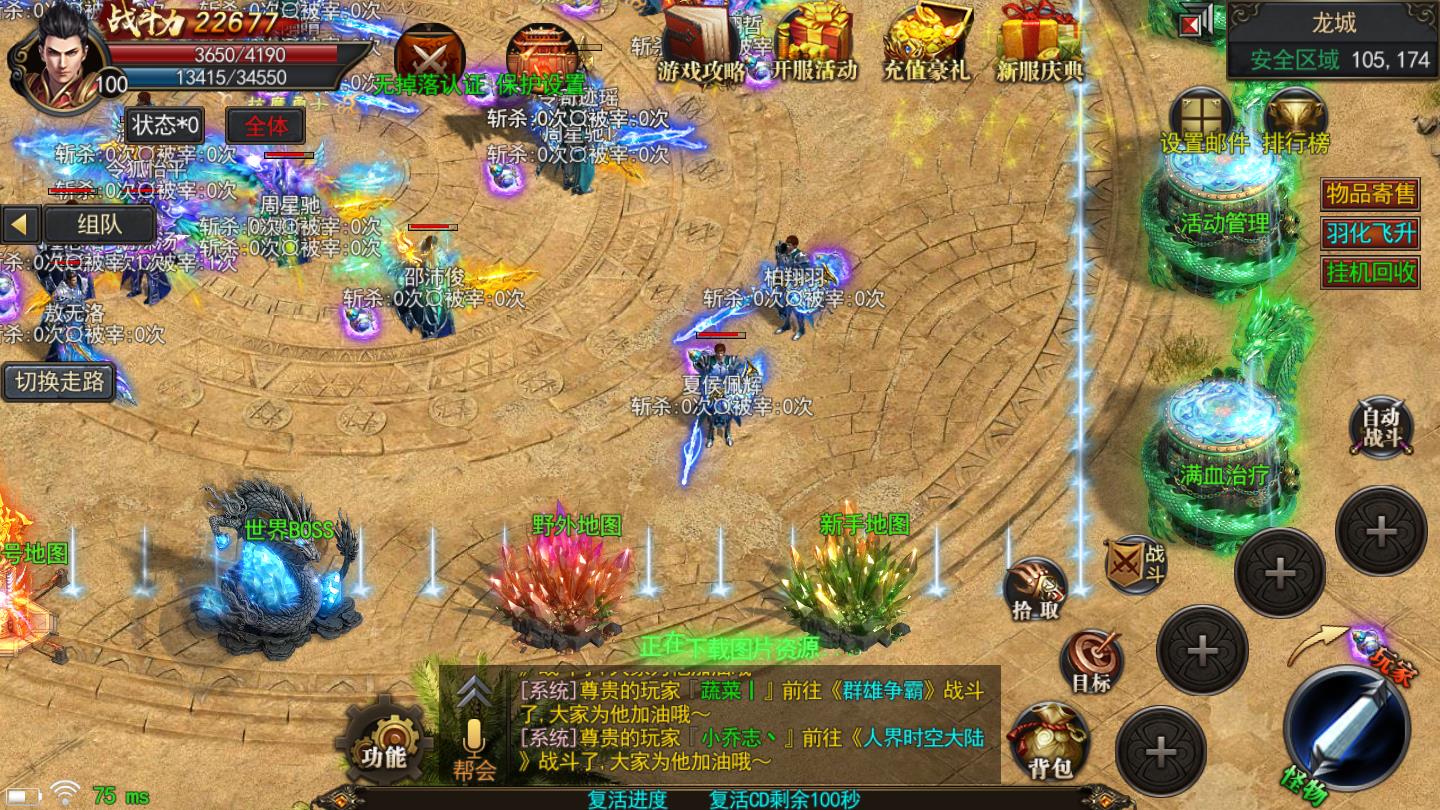This screenshot has width=1440, height=810.
Task: Collapse the 组队 team panel with left arrow
Action: click(x=20, y=224)
